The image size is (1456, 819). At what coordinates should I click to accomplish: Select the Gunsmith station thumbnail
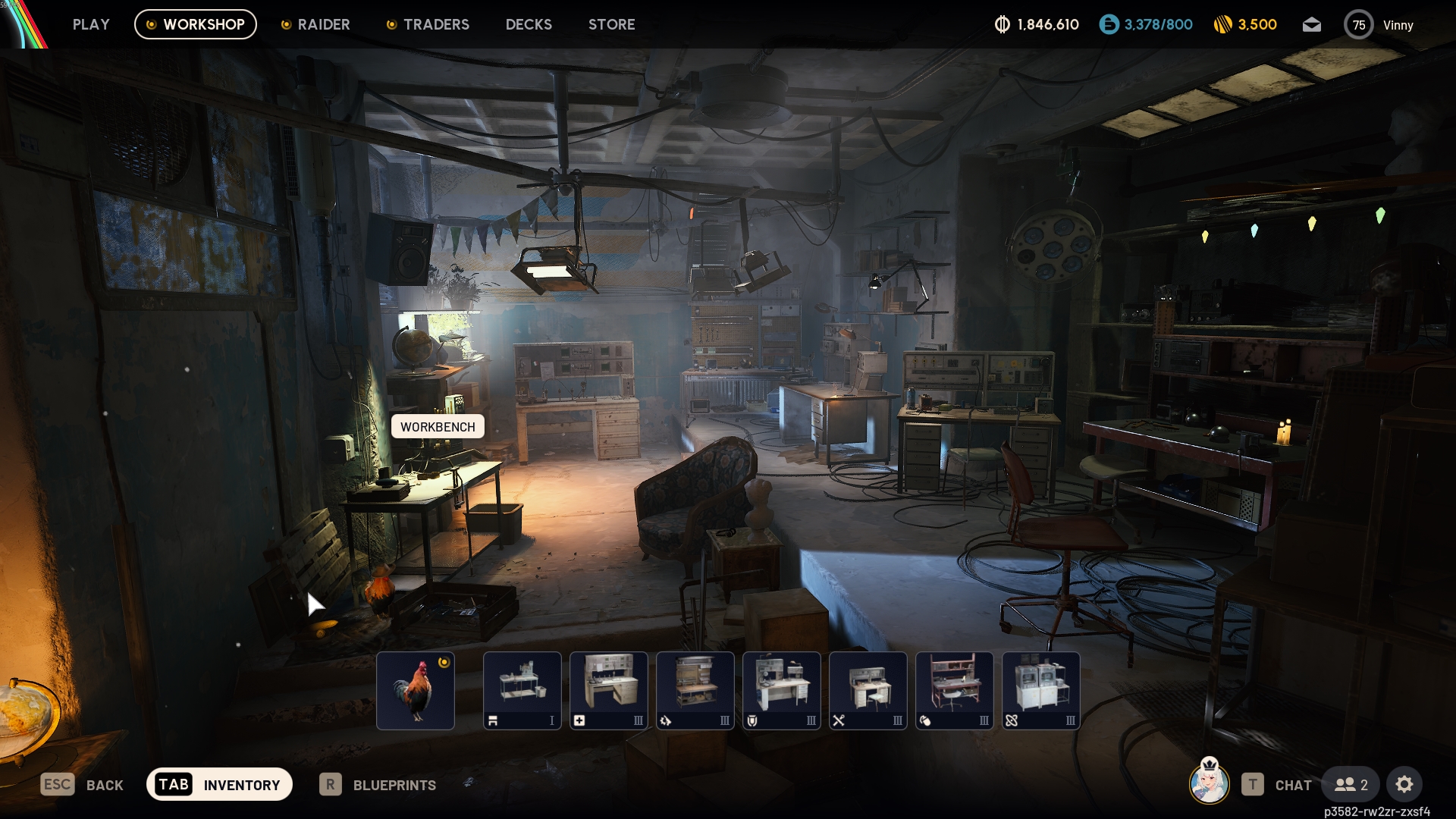point(695,690)
